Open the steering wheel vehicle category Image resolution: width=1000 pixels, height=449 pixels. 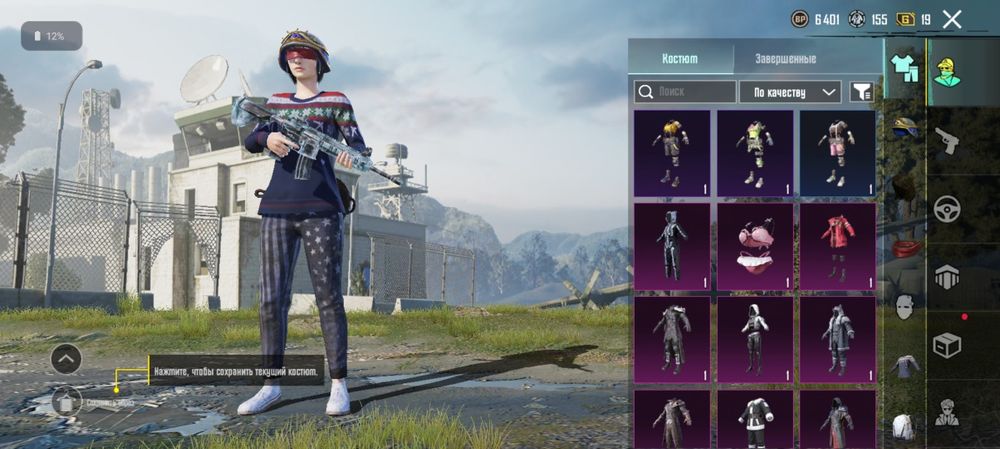click(946, 209)
